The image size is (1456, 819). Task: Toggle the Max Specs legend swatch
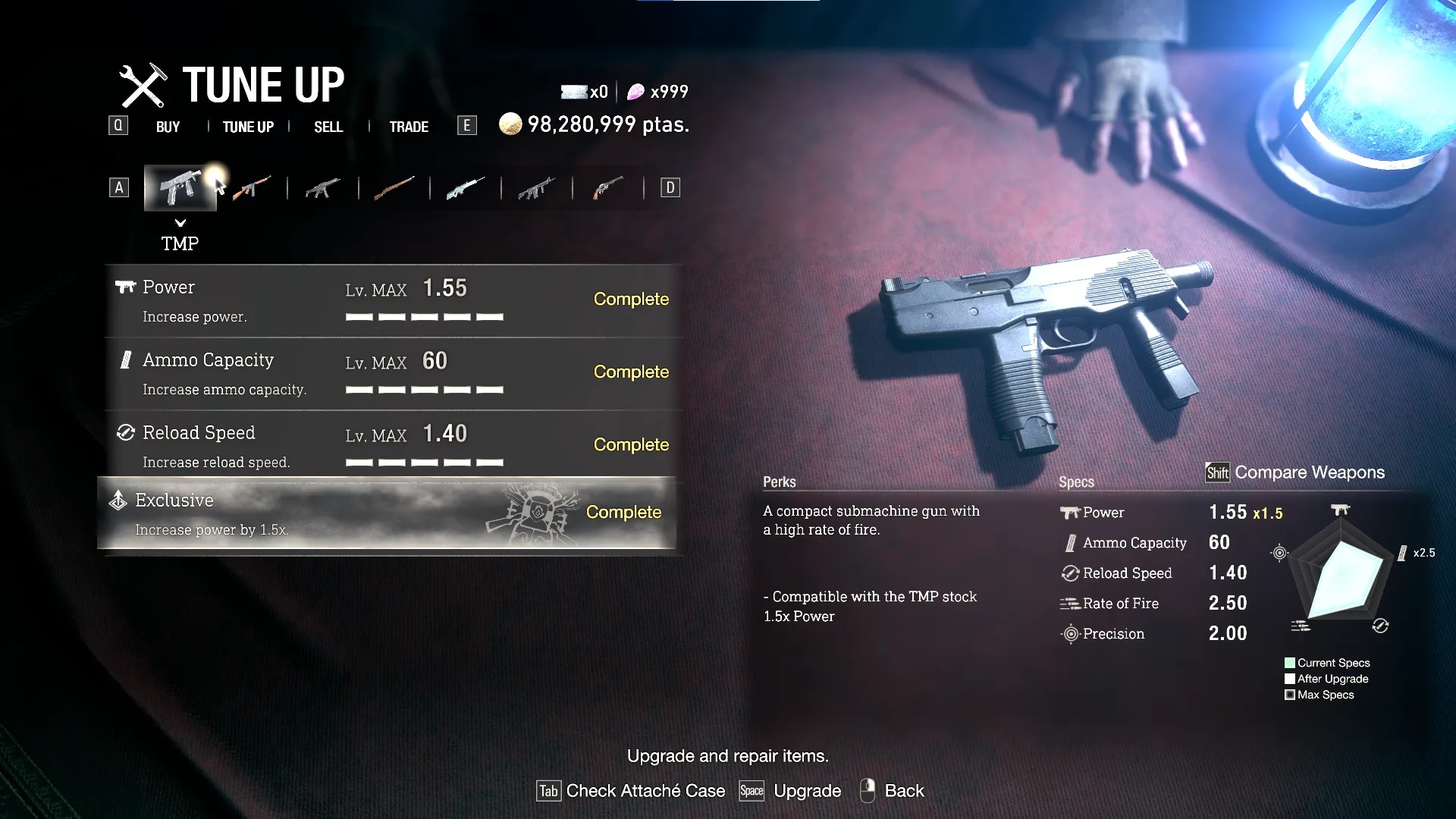pos(1289,694)
